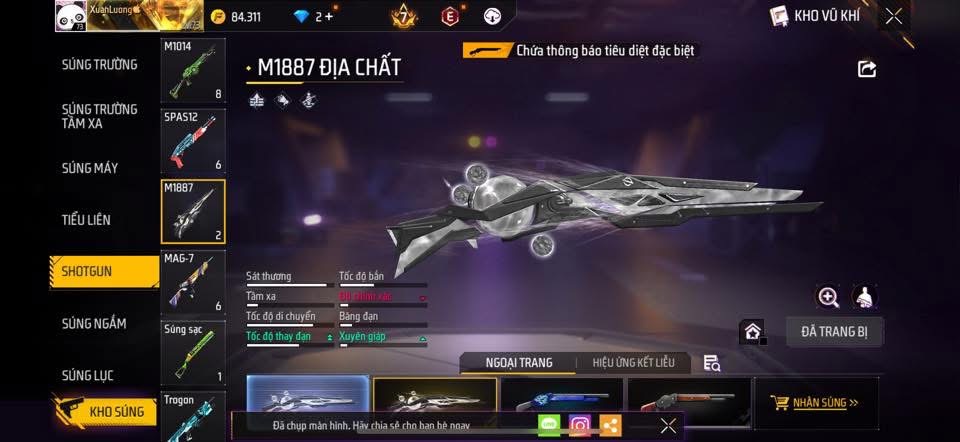Screen dimensions: 960x442
Task: Click the share arrow icon
Action: click(x=867, y=69)
